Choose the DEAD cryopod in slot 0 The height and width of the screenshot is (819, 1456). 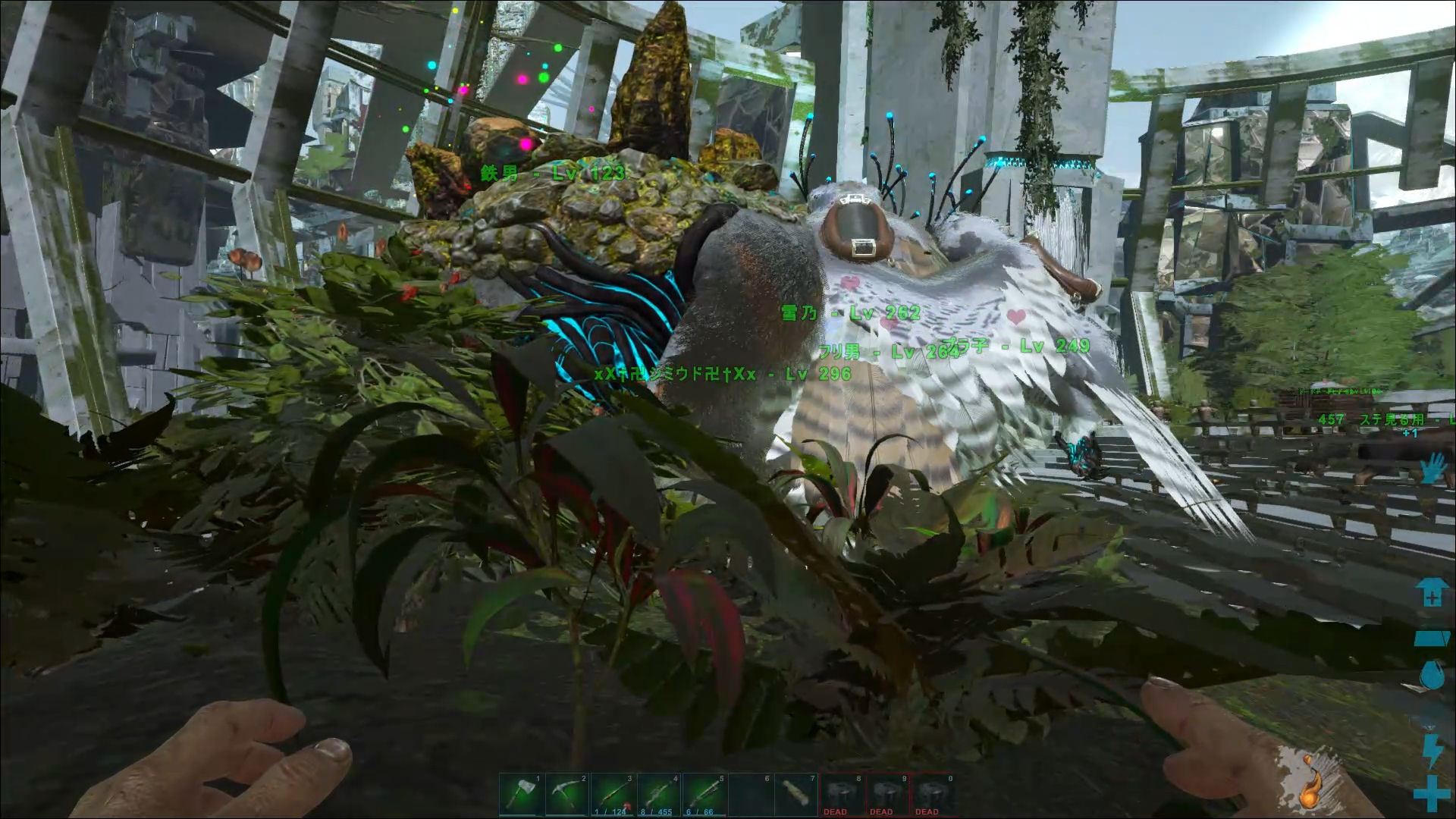coord(933,795)
